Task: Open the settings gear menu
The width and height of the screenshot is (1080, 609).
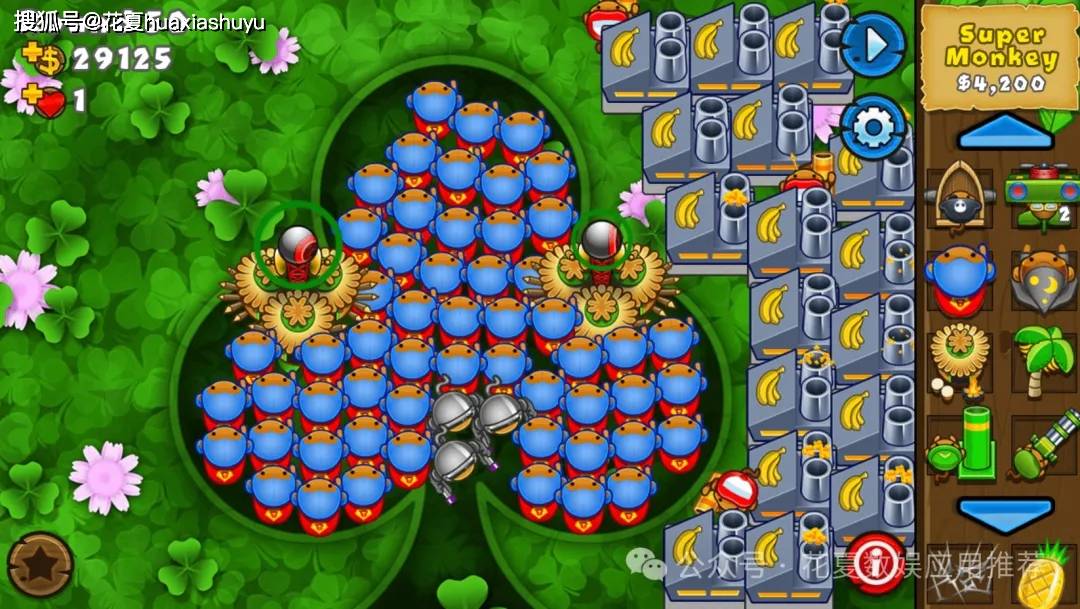Action: click(872, 127)
